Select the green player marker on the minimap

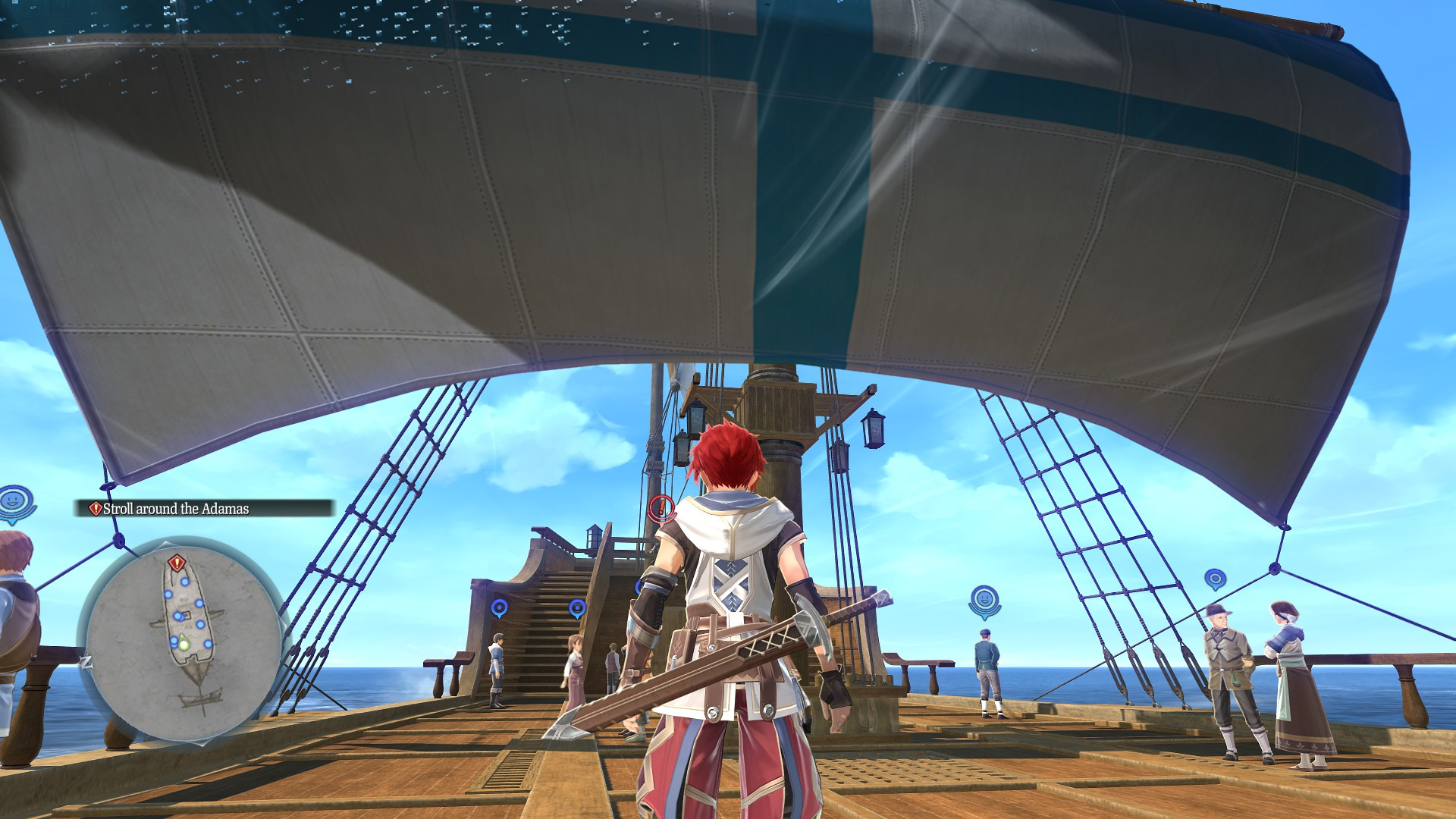(183, 645)
